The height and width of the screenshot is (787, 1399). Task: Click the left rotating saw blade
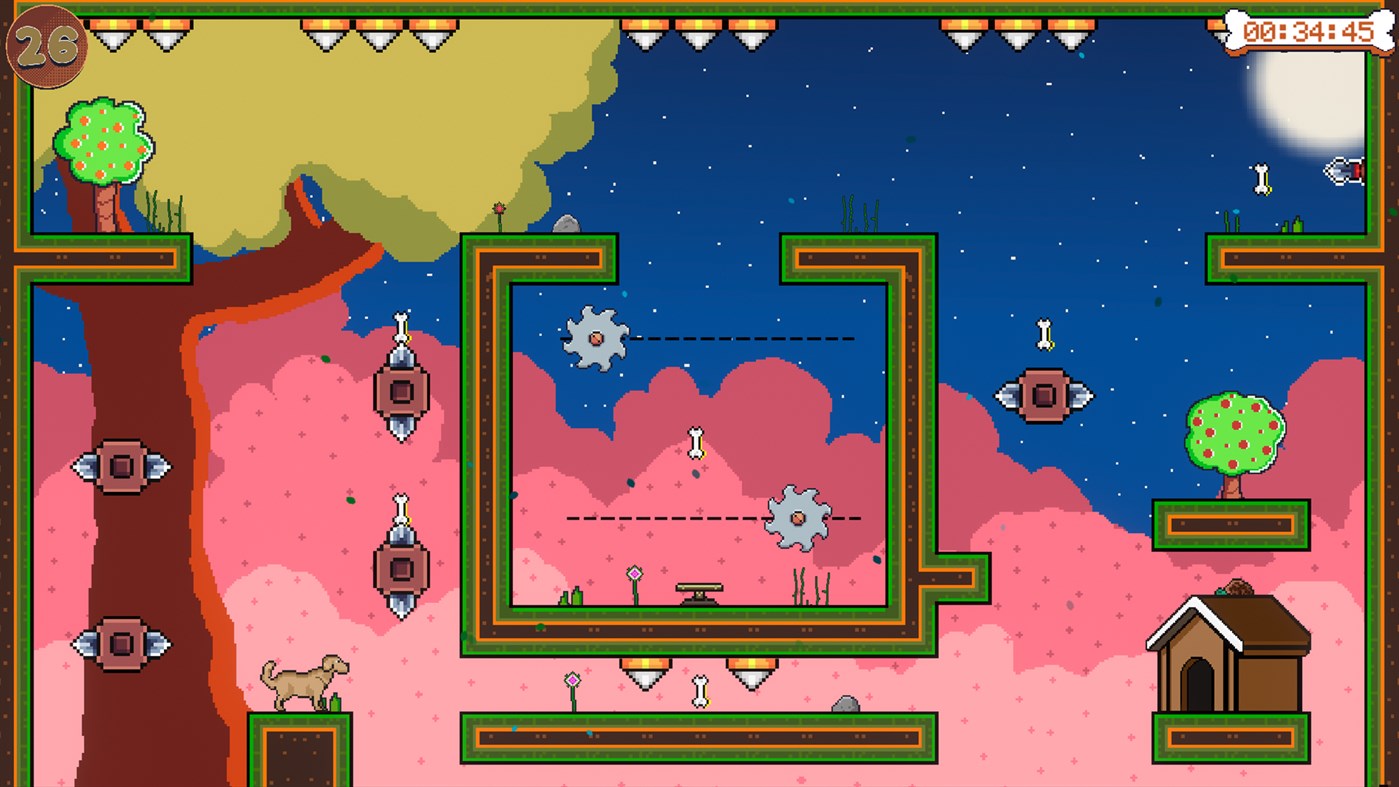point(594,339)
